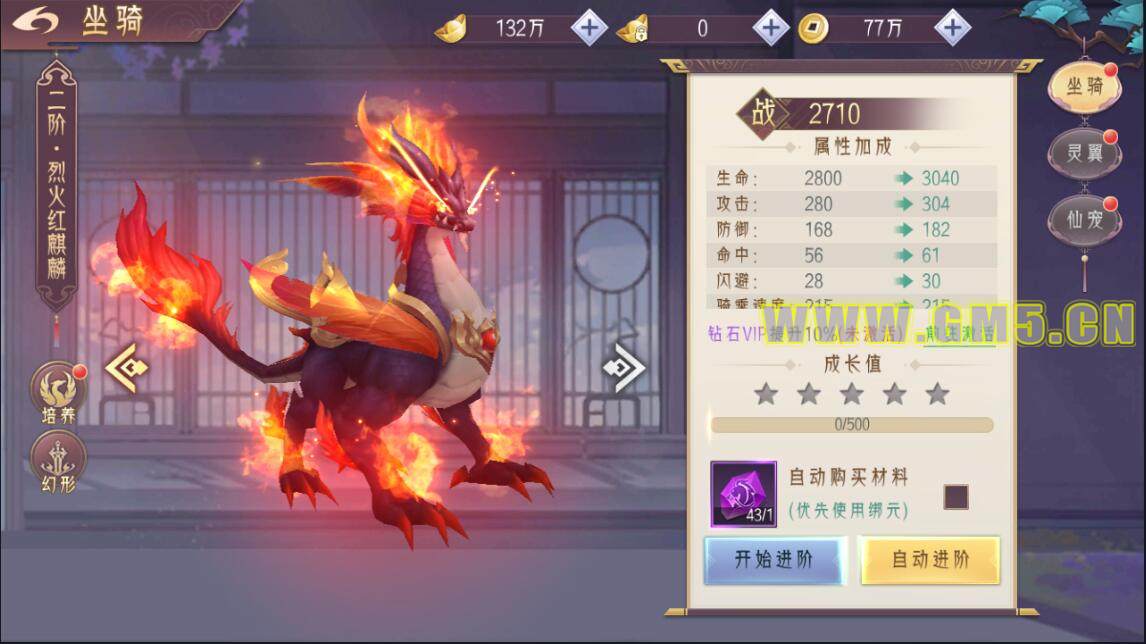This screenshot has width=1146, height=644.
Task: Show the next mount with right arrow
Action: (x=623, y=367)
